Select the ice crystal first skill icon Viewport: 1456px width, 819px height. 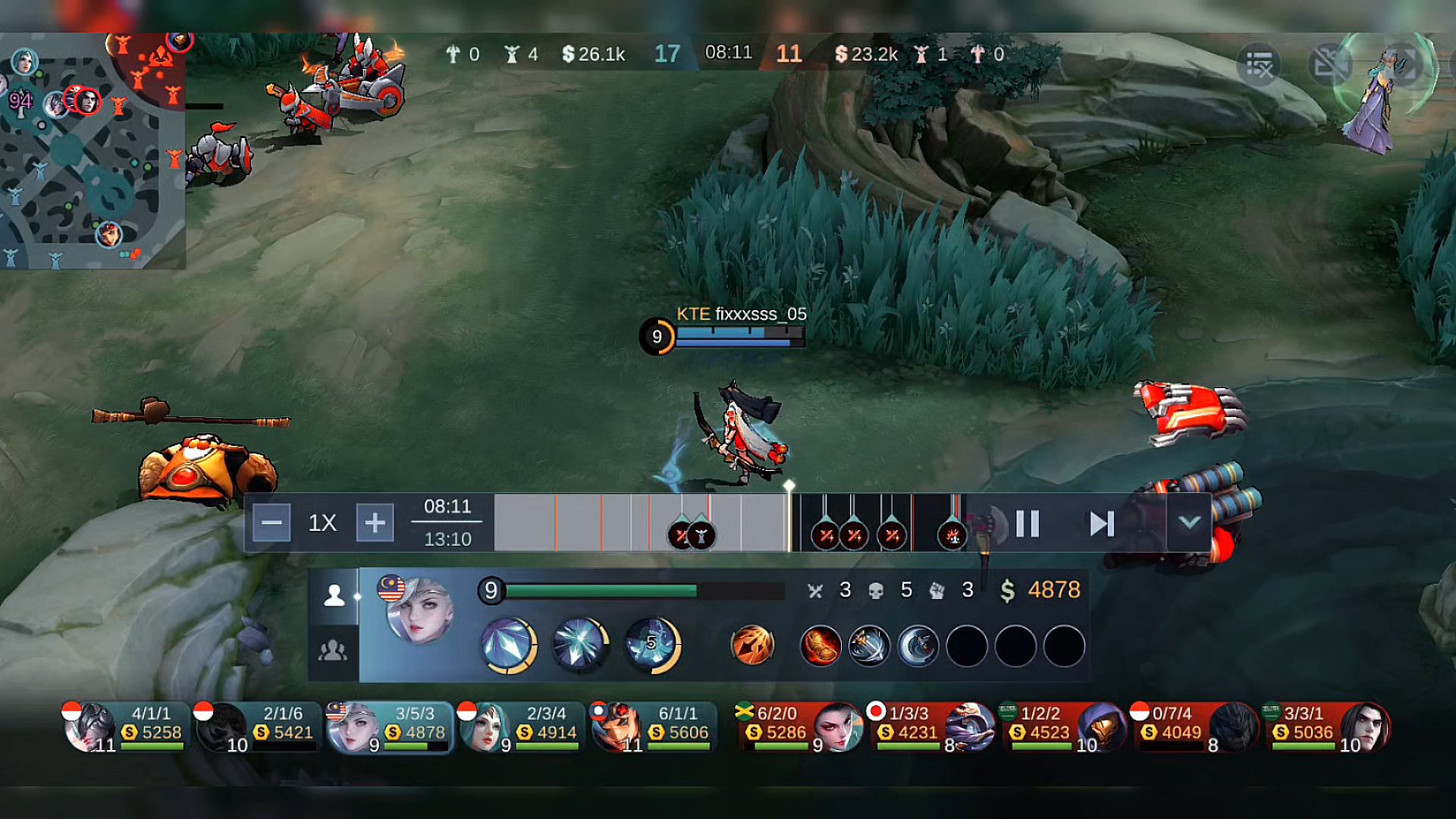pyautogui.click(x=508, y=645)
